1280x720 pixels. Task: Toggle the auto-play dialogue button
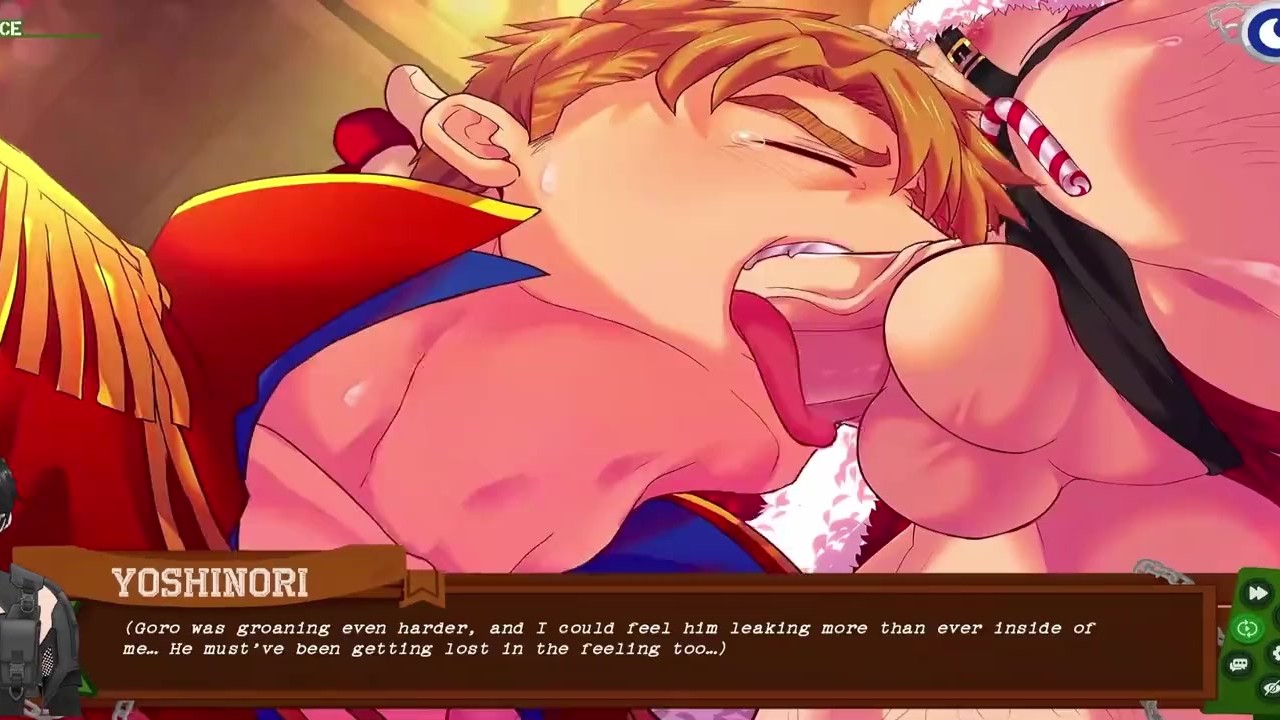(x=1247, y=629)
